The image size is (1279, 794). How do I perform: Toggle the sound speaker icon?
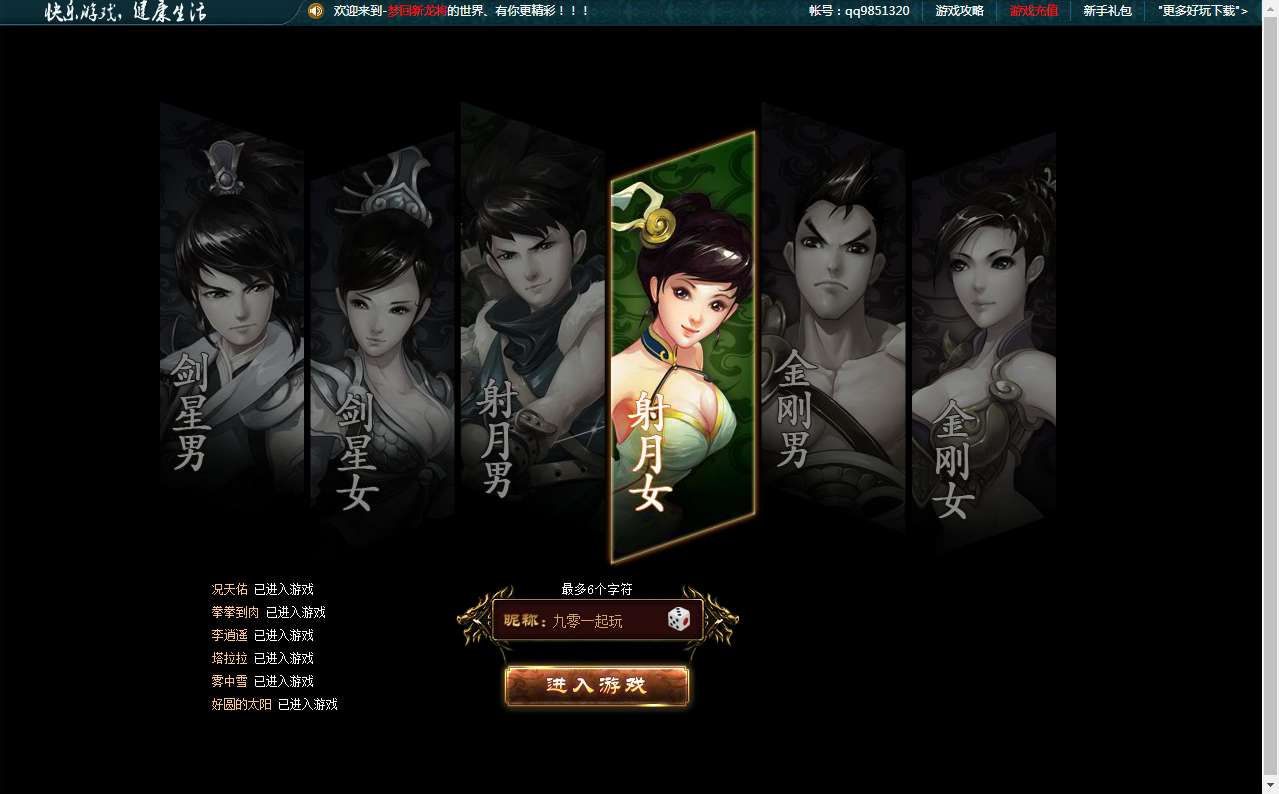316,11
